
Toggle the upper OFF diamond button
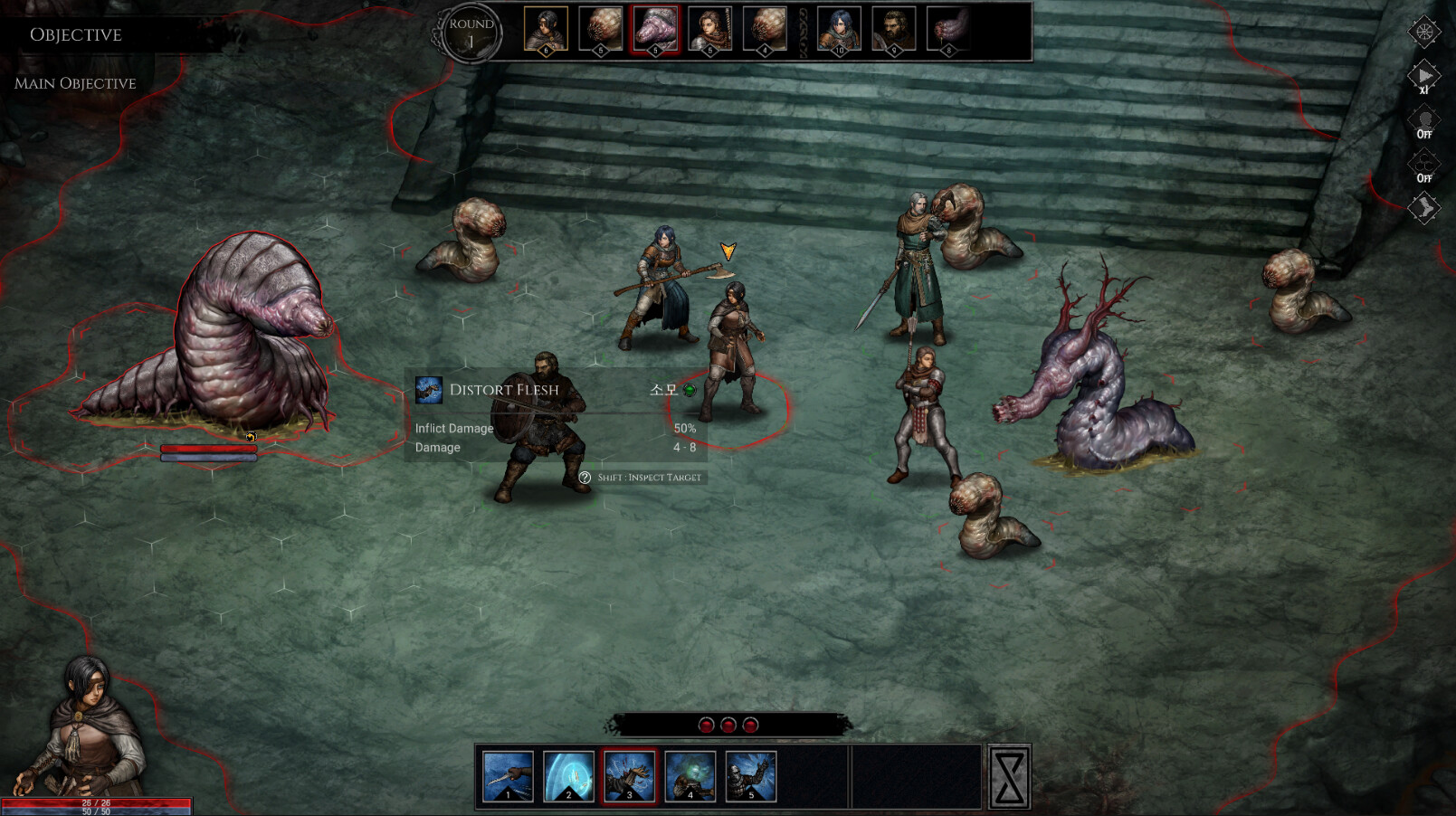[1423, 121]
